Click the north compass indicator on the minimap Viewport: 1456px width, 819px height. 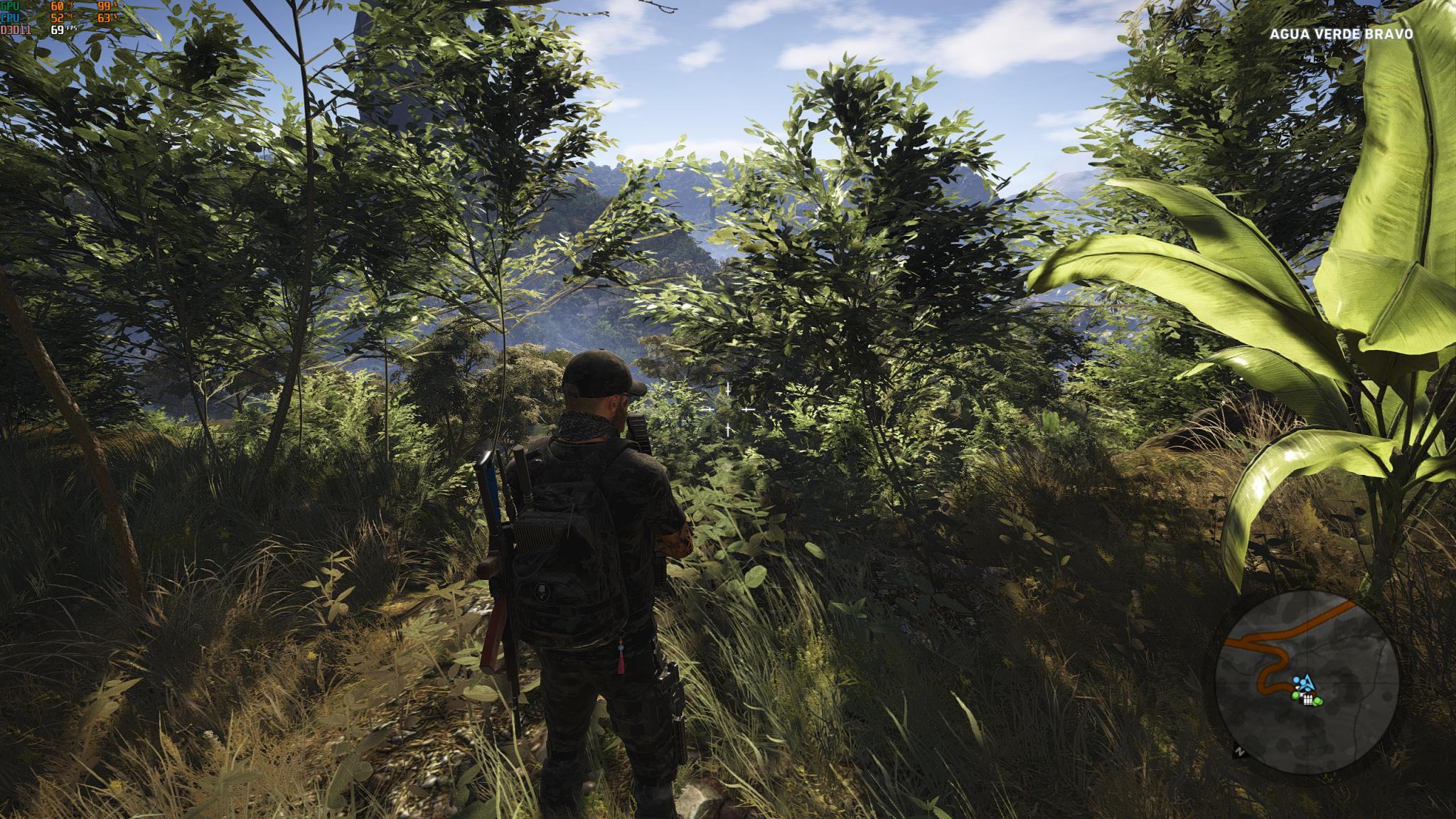tap(1240, 750)
